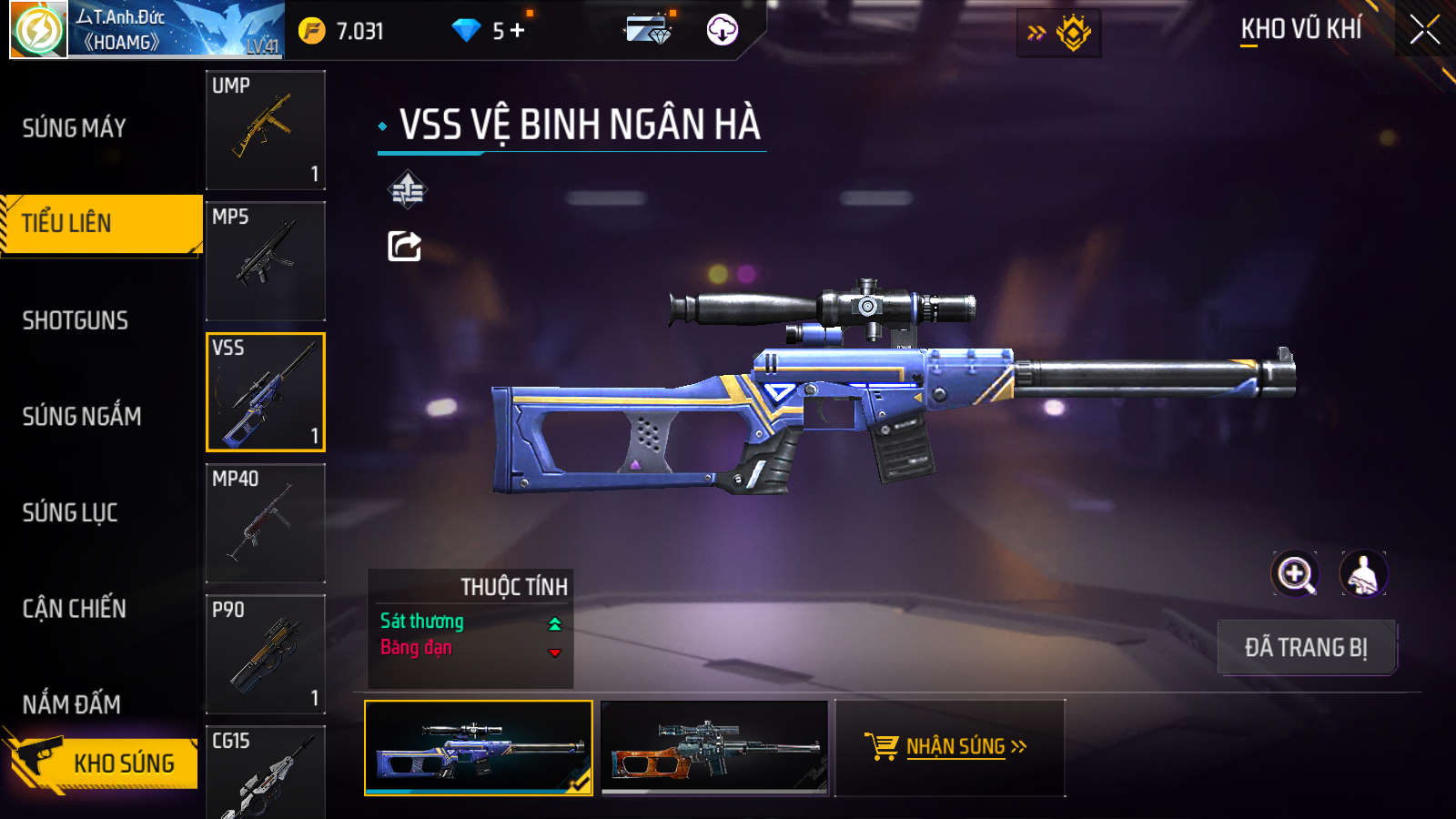Image resolution: width=1456 pixels, height=819 pixels.
Task: Share the weapon skin via share icon
Action: click(x=405, y=246)
